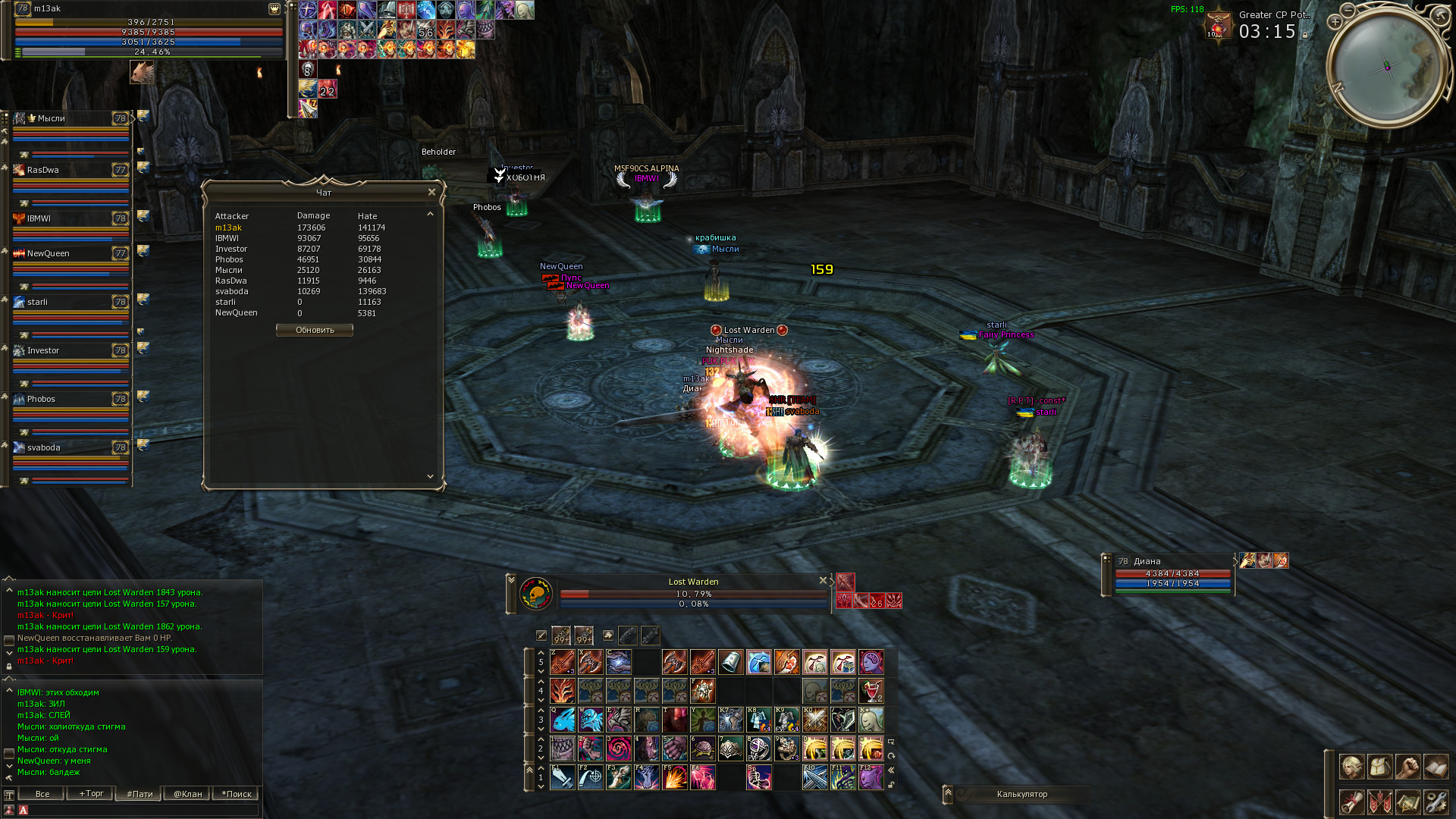Viewport: 1456px width, 819px height.
Task: Switch to the Все chat tab
Action: pyautogui.click(x=42, y=794)
